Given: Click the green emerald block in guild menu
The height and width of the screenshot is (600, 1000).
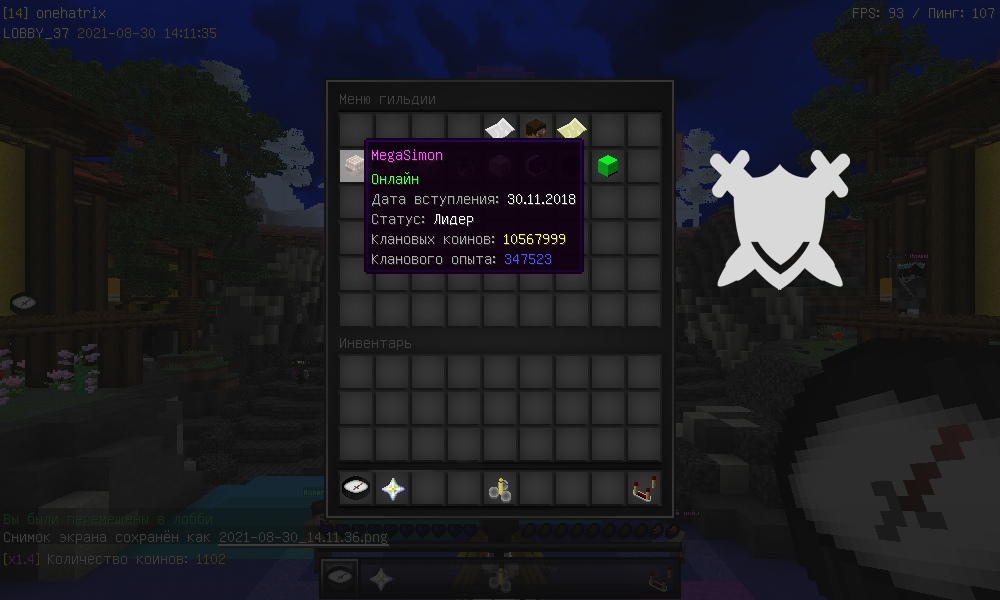Looking at the screenshot, I should coord(607,165).
